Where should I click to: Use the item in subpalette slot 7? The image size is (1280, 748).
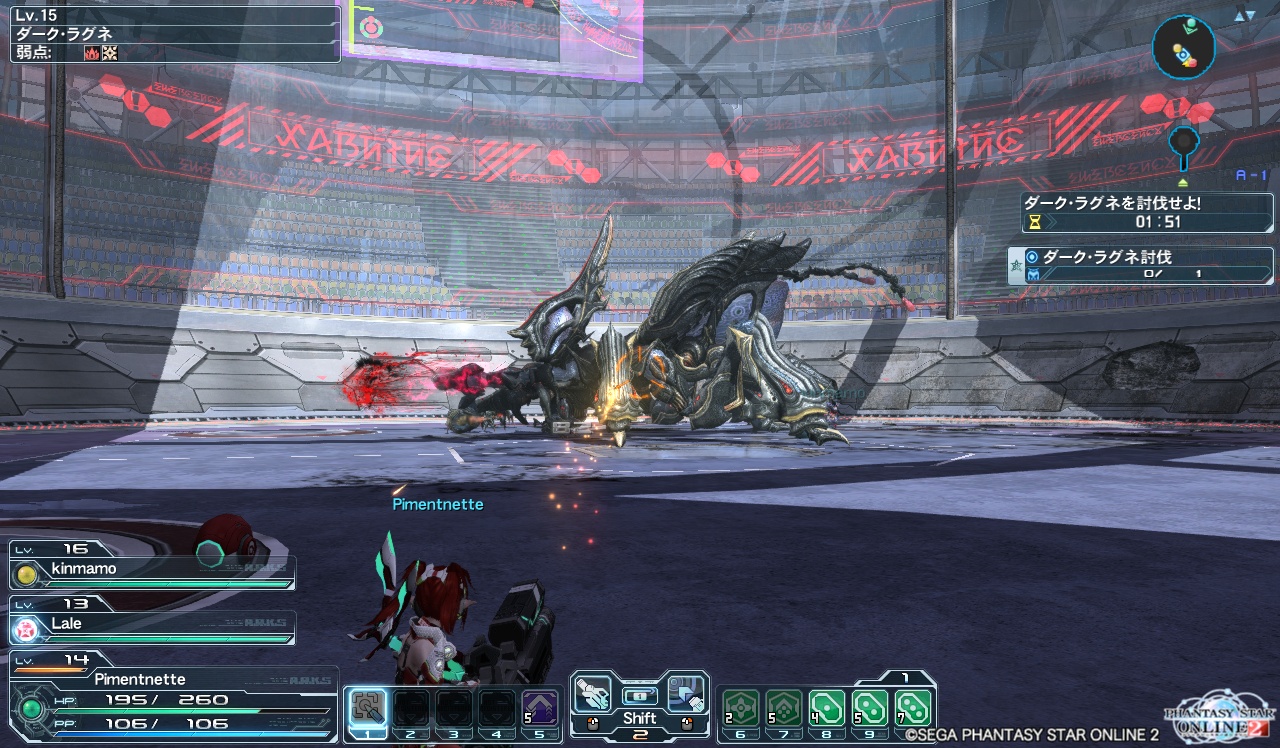[784, 708]
